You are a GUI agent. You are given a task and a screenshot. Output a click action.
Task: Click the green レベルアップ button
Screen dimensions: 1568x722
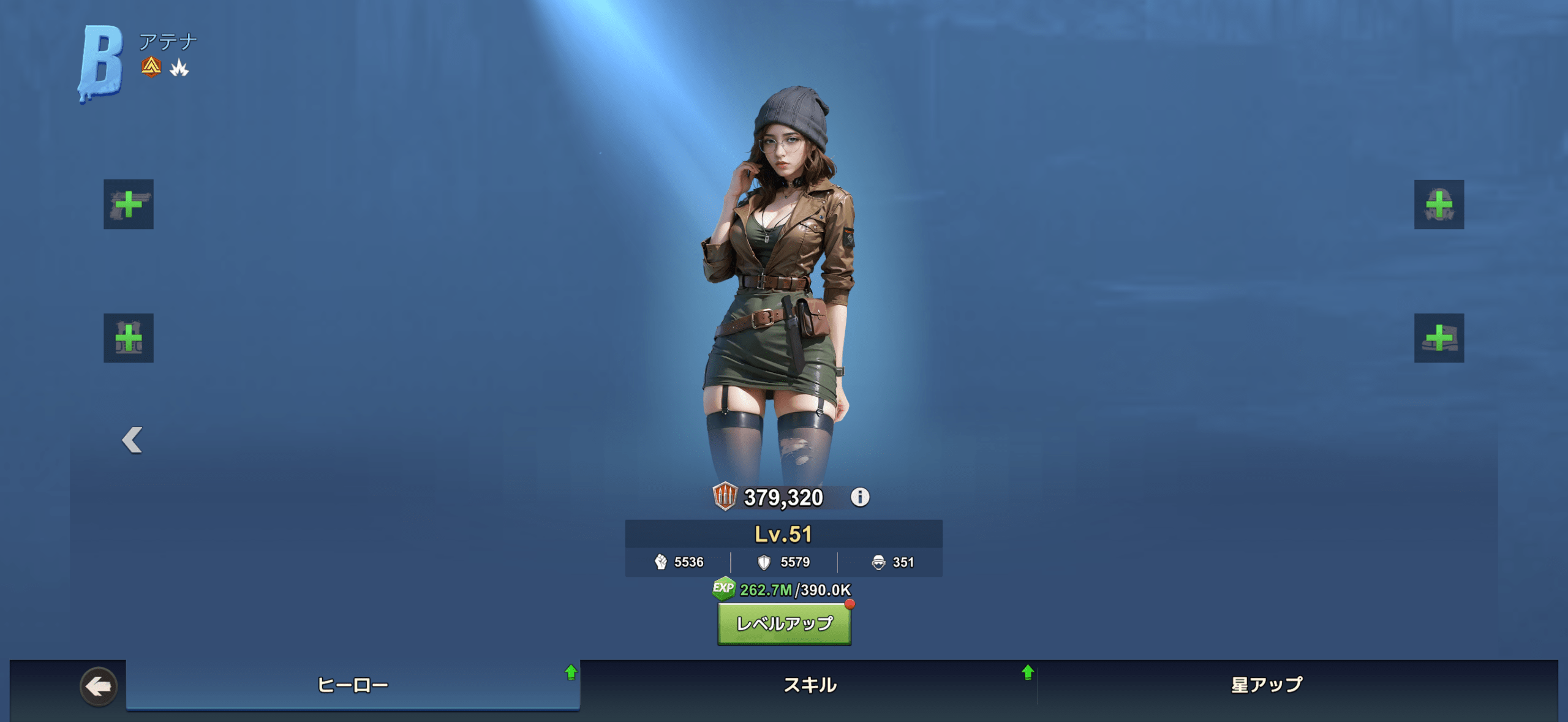tap(784, 624)
